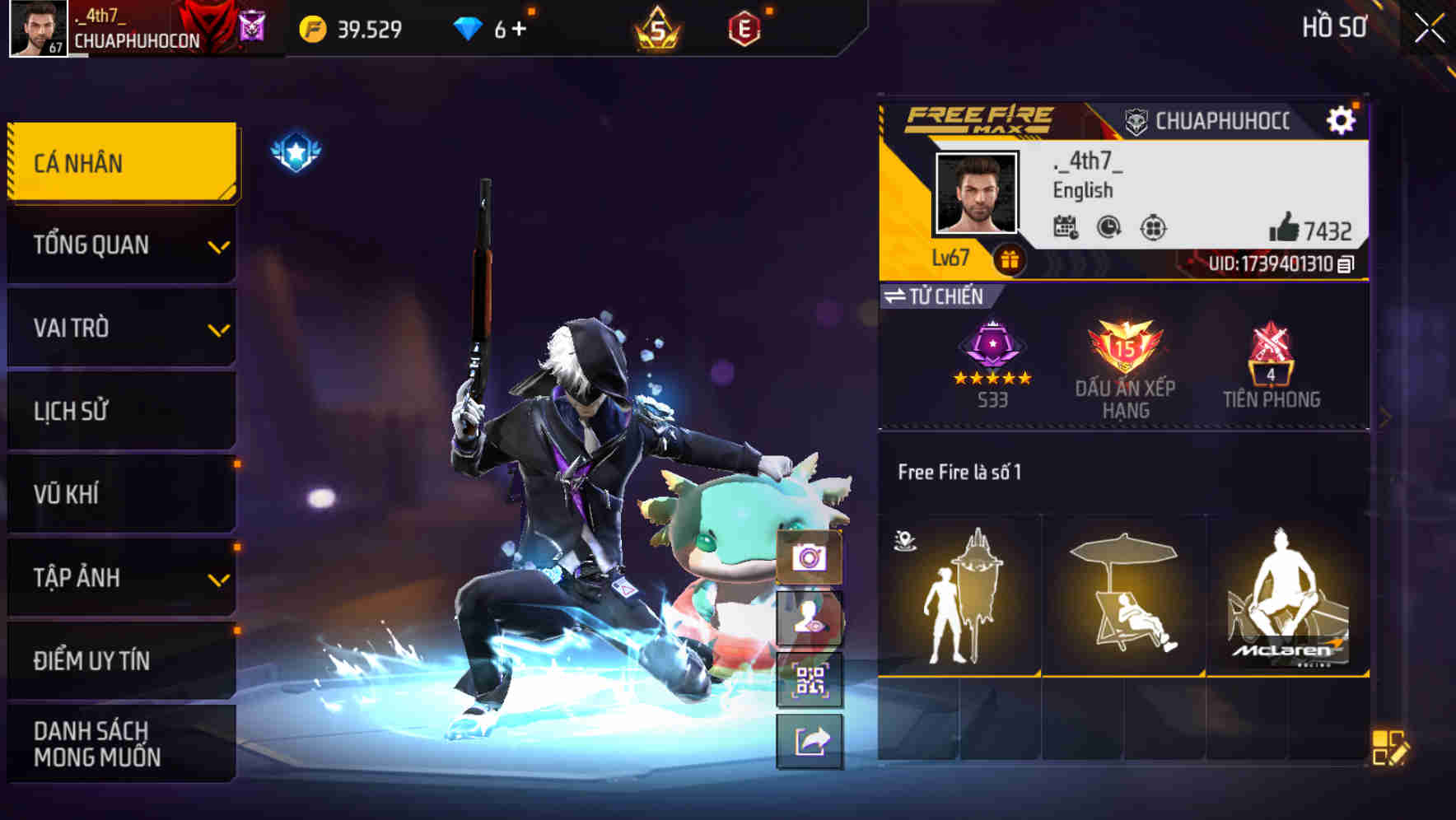Viewport: 1456px width, 820px height.
Task: Open the VŨ KHÍ tab
Action: coord(120,494)
